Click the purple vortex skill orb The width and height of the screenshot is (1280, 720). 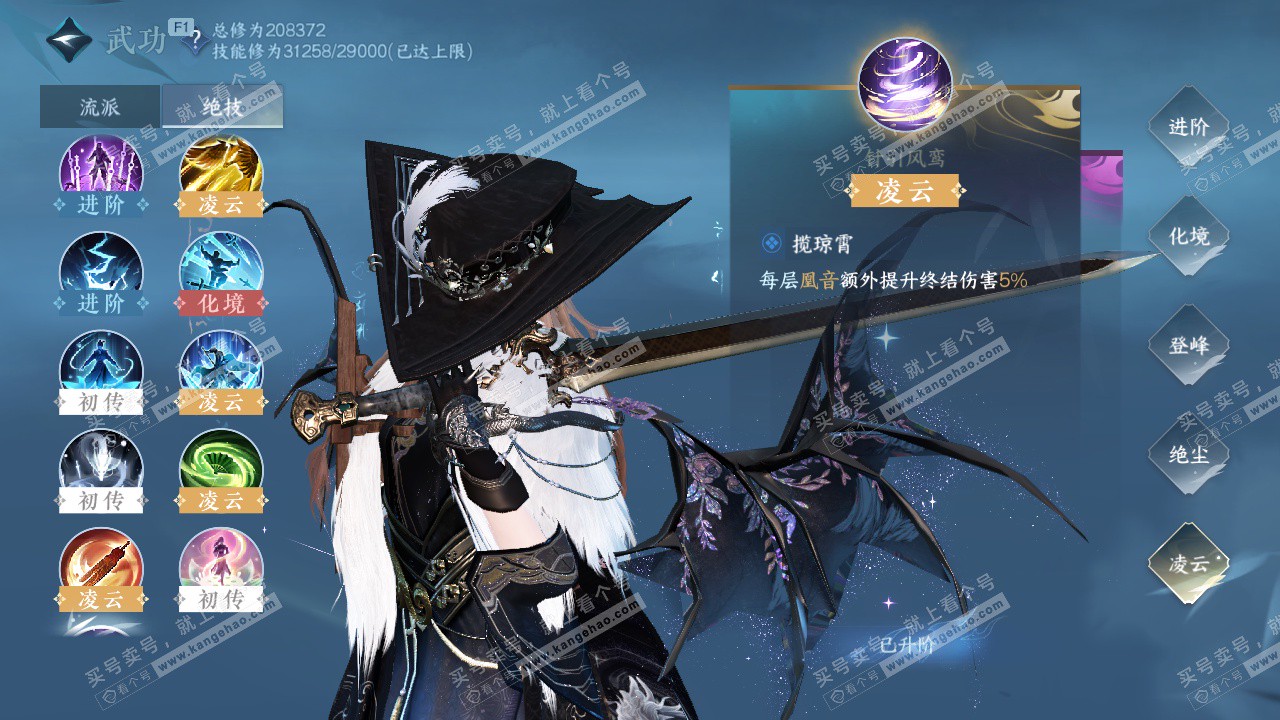pos(905,85)
